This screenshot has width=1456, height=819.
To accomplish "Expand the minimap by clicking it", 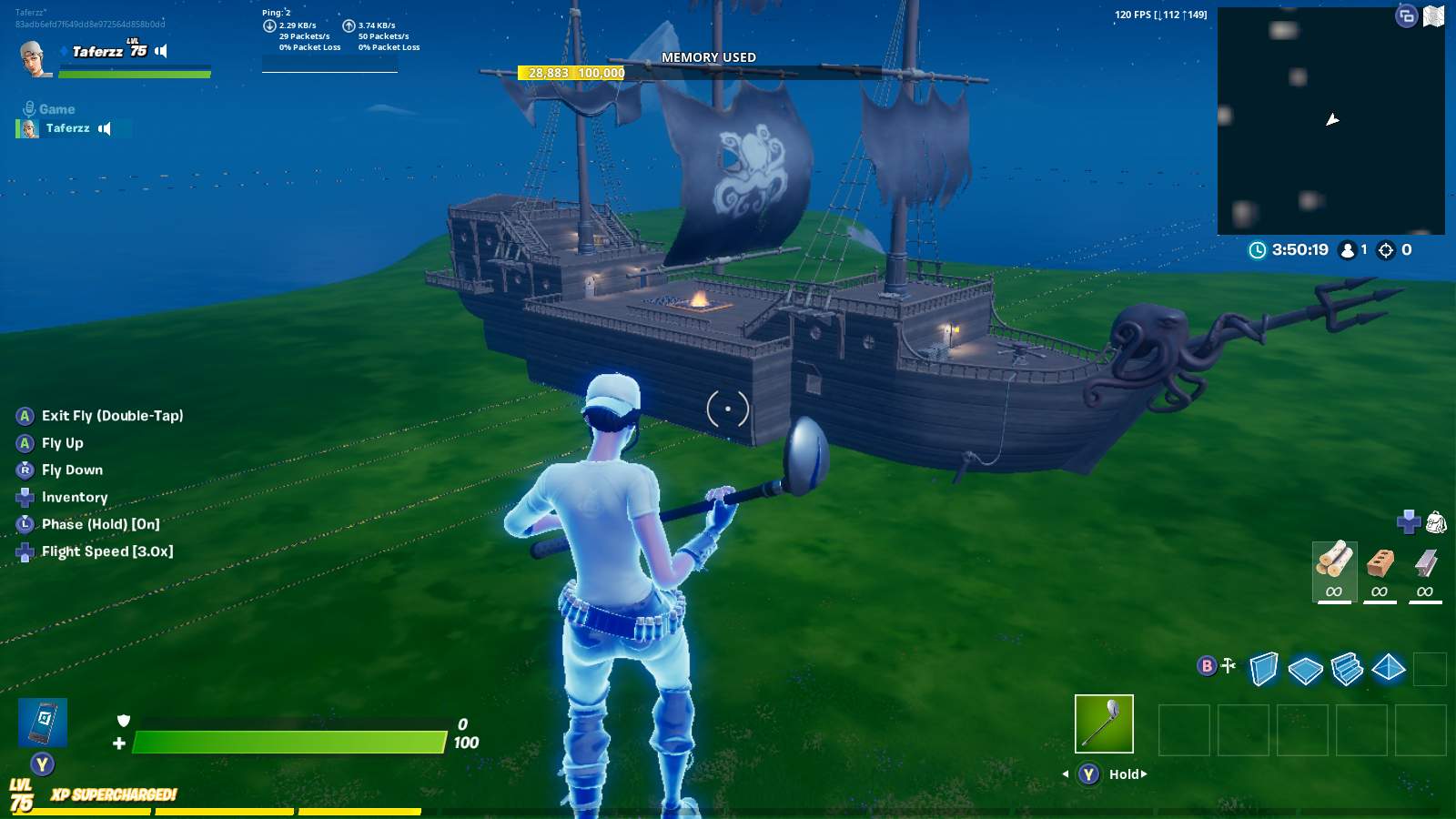I will (x=1333, y=118).
